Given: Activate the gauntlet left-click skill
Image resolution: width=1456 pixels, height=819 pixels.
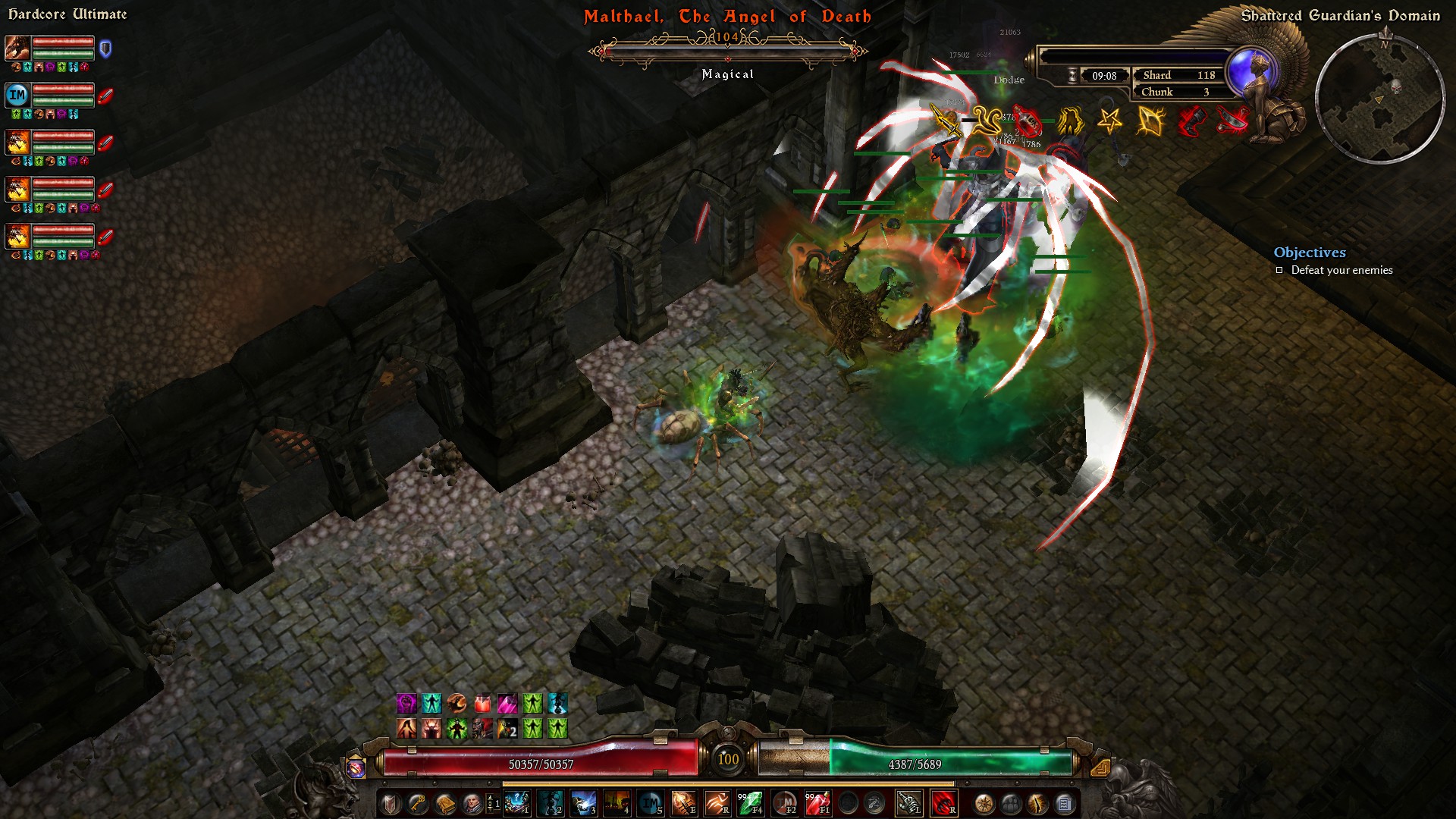Looking at the screenshot, I should point(908,803).
